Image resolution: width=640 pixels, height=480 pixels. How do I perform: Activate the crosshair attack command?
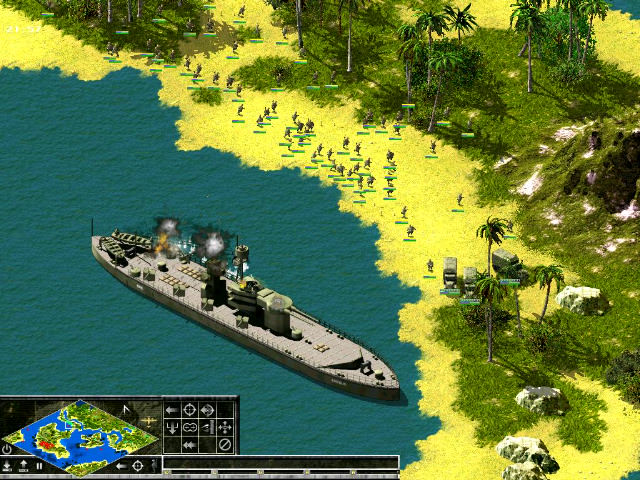pos(190,409)
